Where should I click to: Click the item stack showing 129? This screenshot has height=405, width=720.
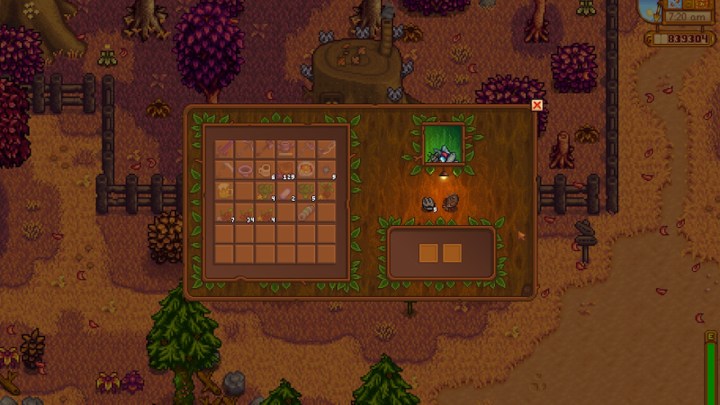coord(286,169)
